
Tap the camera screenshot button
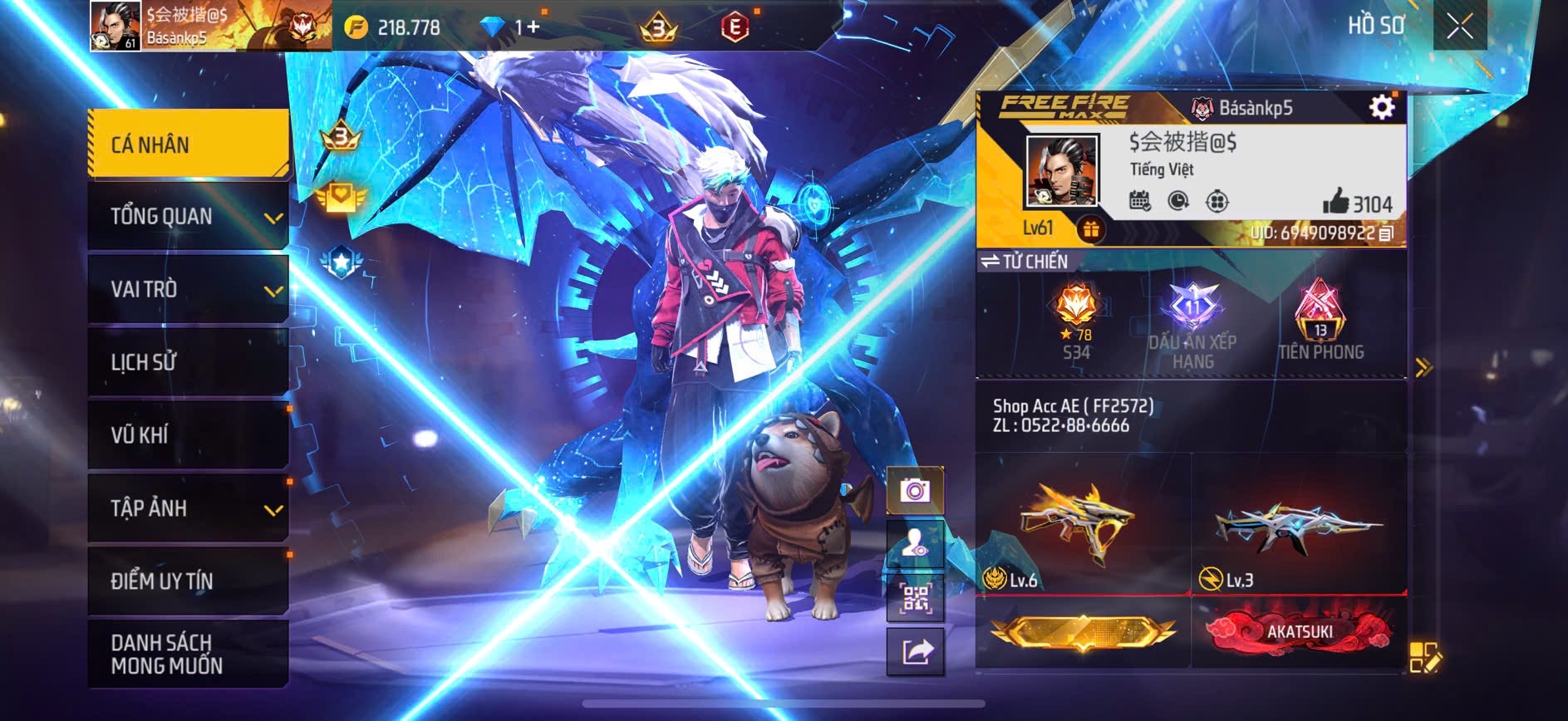[x=915, y=491]
